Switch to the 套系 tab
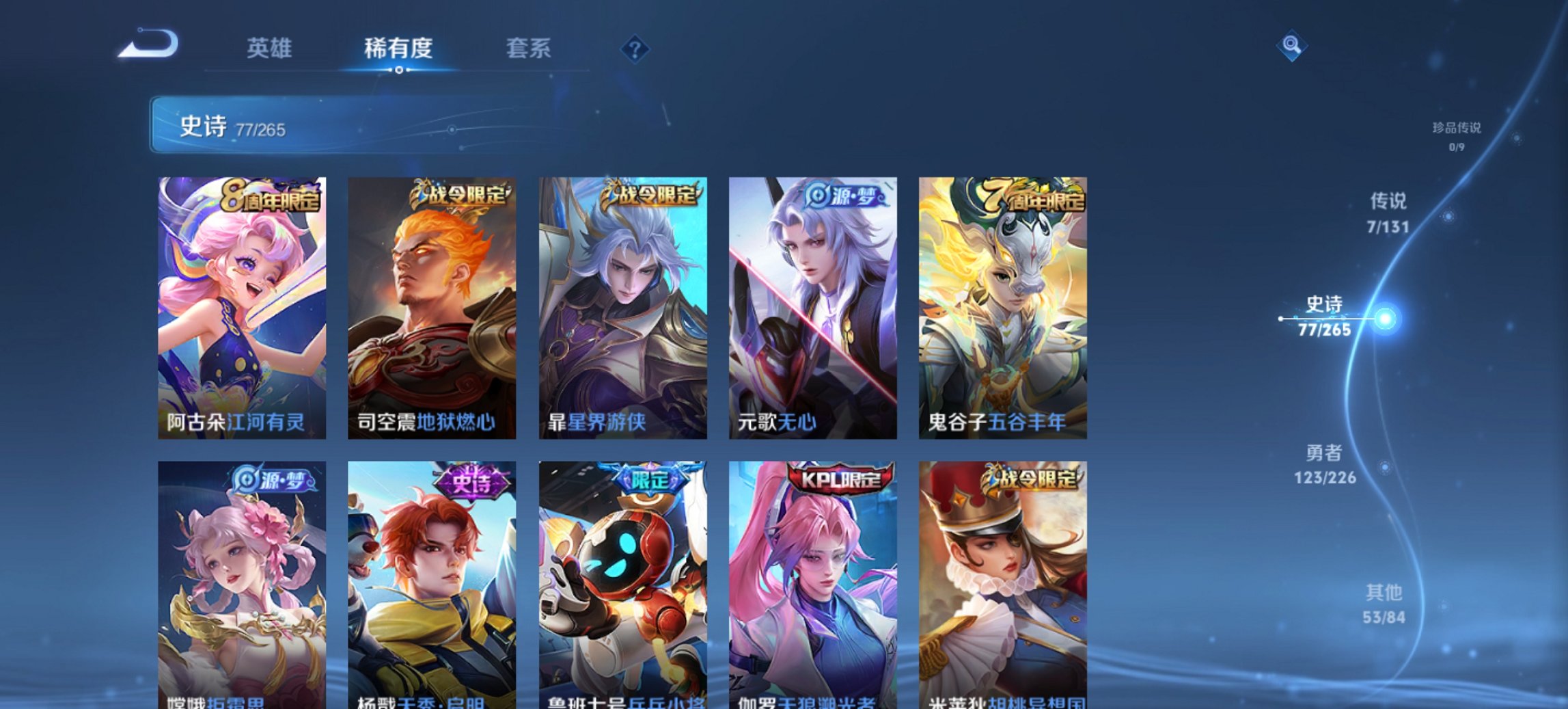 point(529,48)
